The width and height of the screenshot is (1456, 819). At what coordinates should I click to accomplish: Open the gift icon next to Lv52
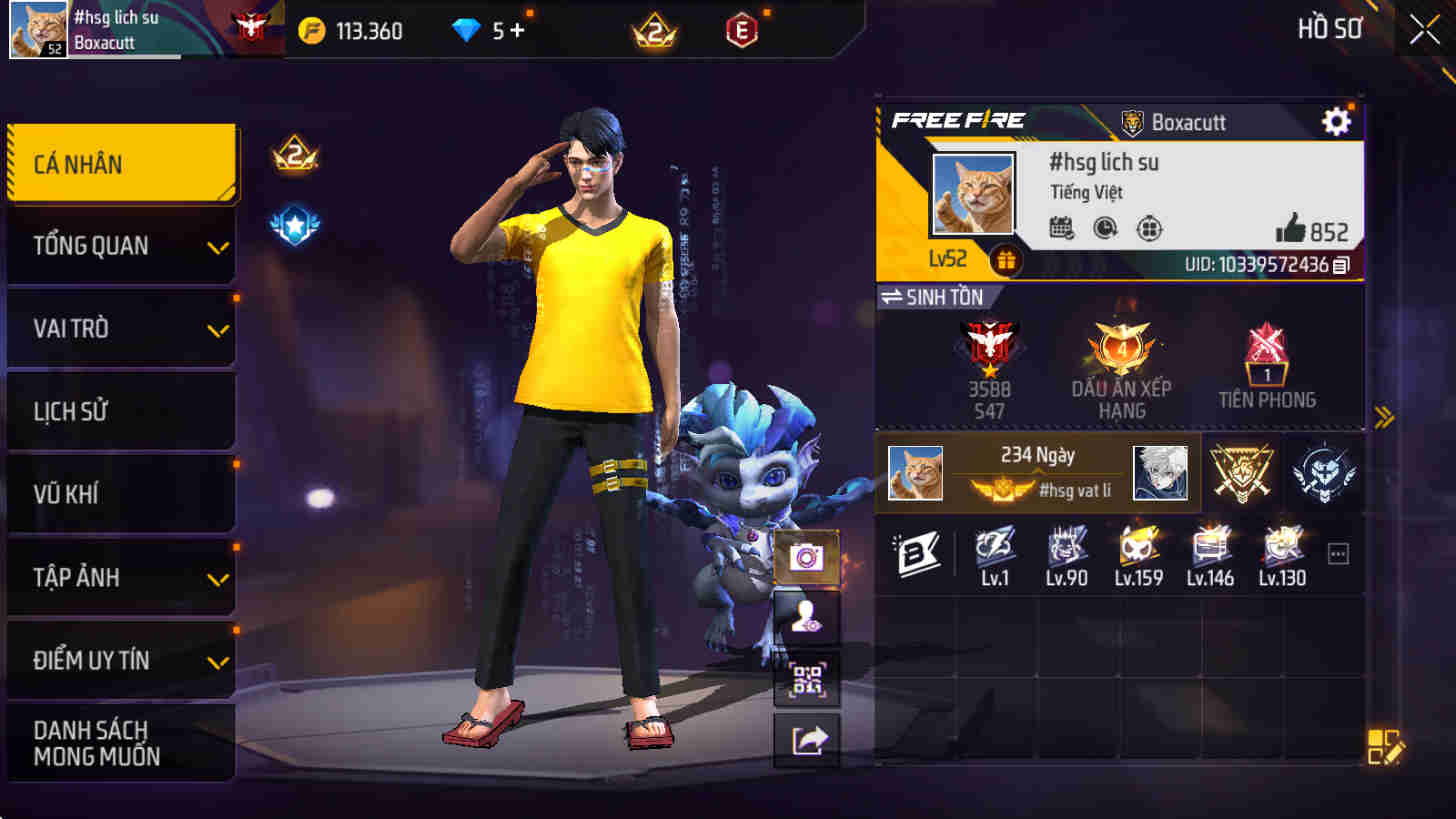click(1006, 260)
